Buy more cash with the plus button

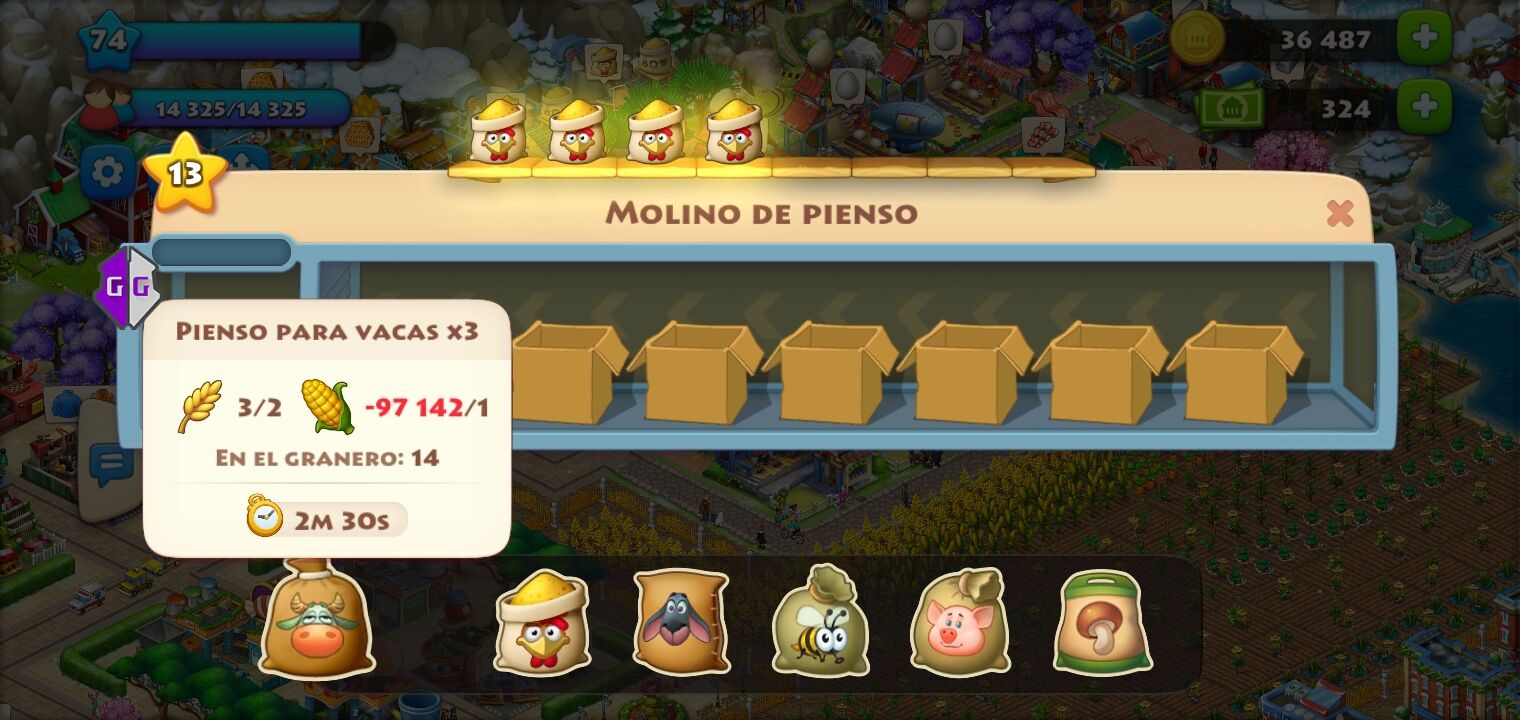1424,107
